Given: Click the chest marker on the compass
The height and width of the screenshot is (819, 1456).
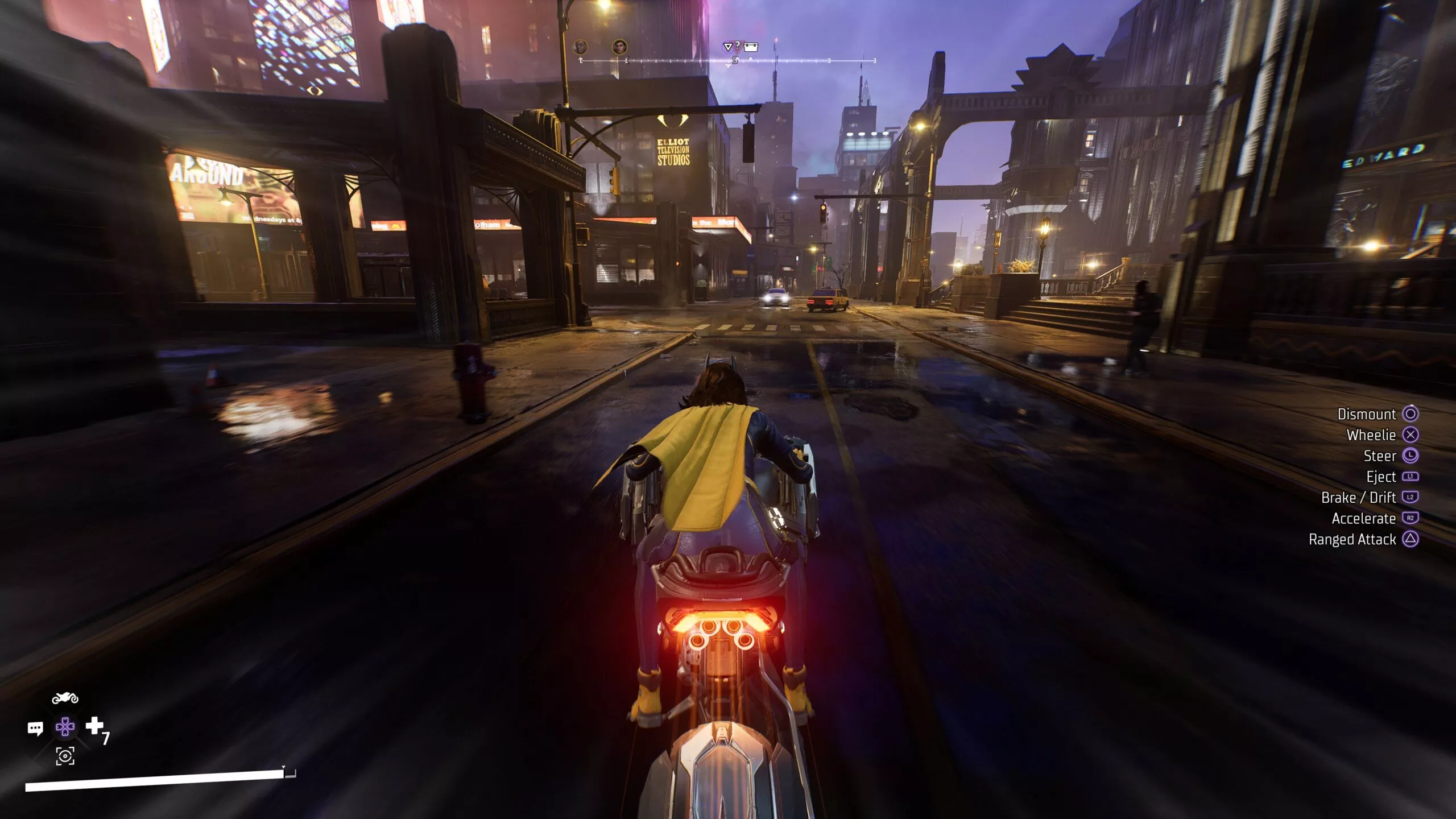Looking at the screenshot, I should tap(751, 47).
